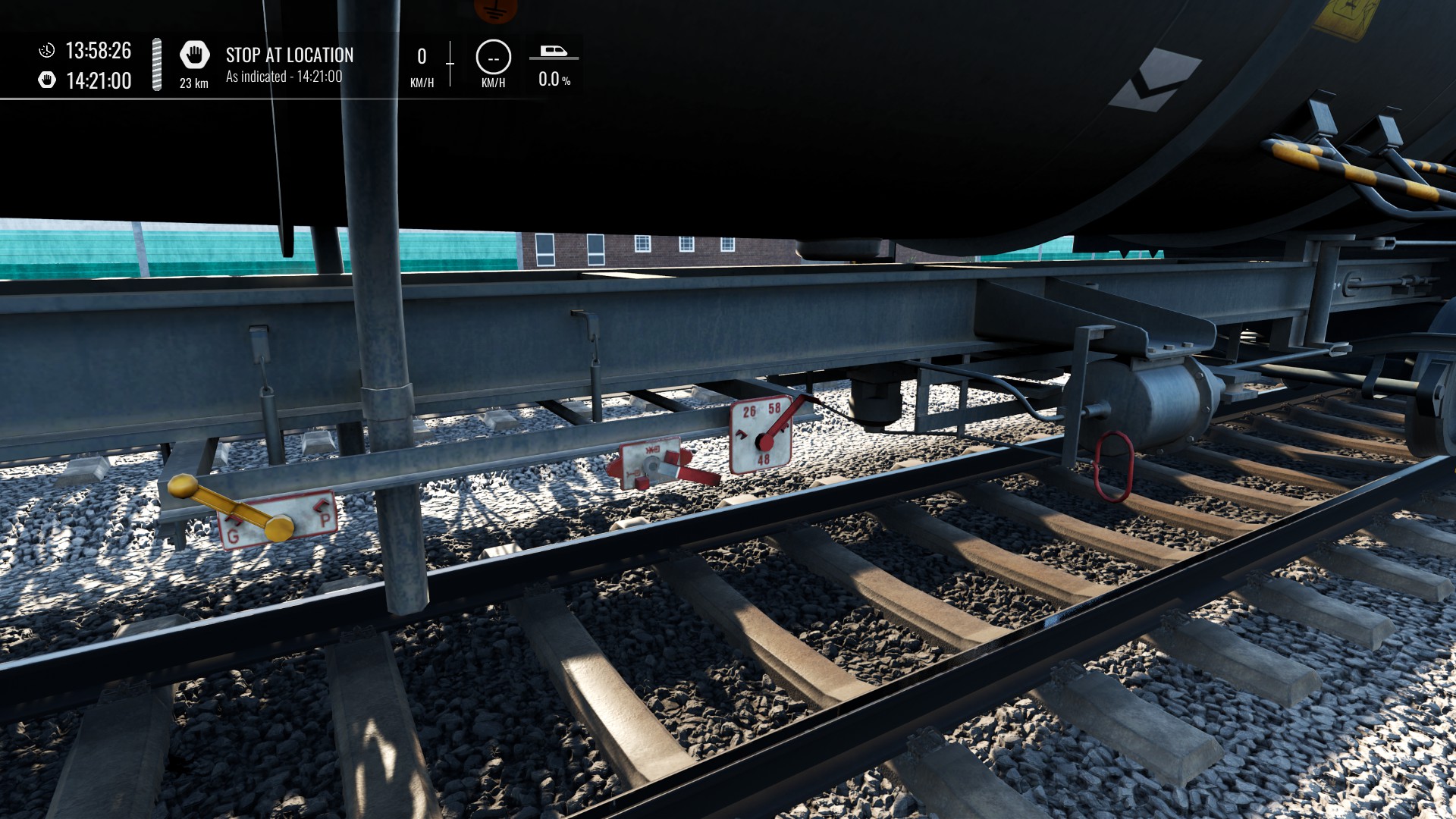Click the circular speed limit indicator

(x=493, y=58)
